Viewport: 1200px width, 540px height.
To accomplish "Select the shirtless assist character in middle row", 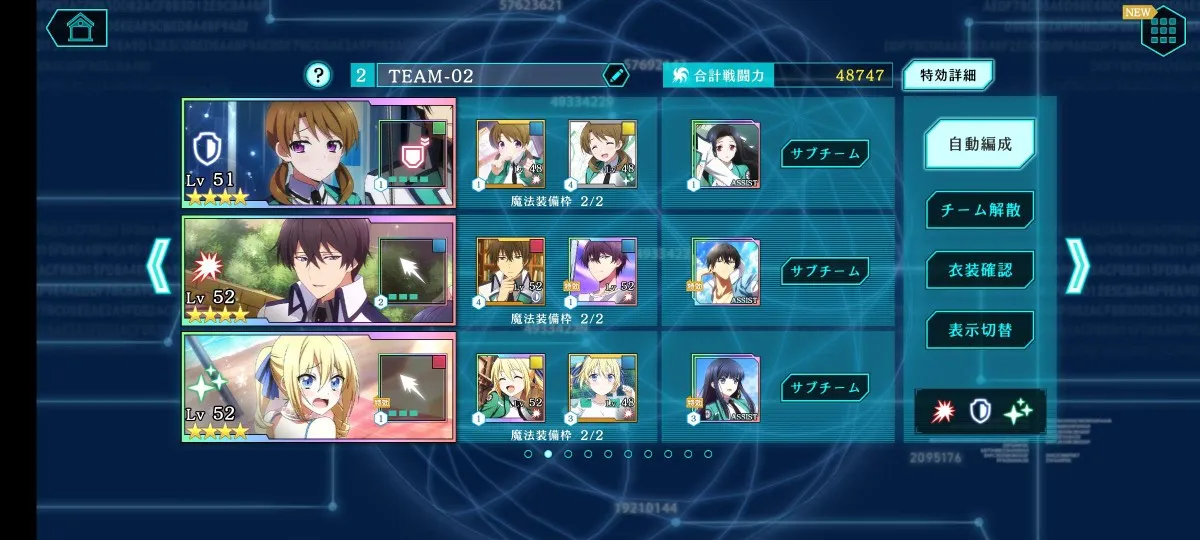I will 726,272.
